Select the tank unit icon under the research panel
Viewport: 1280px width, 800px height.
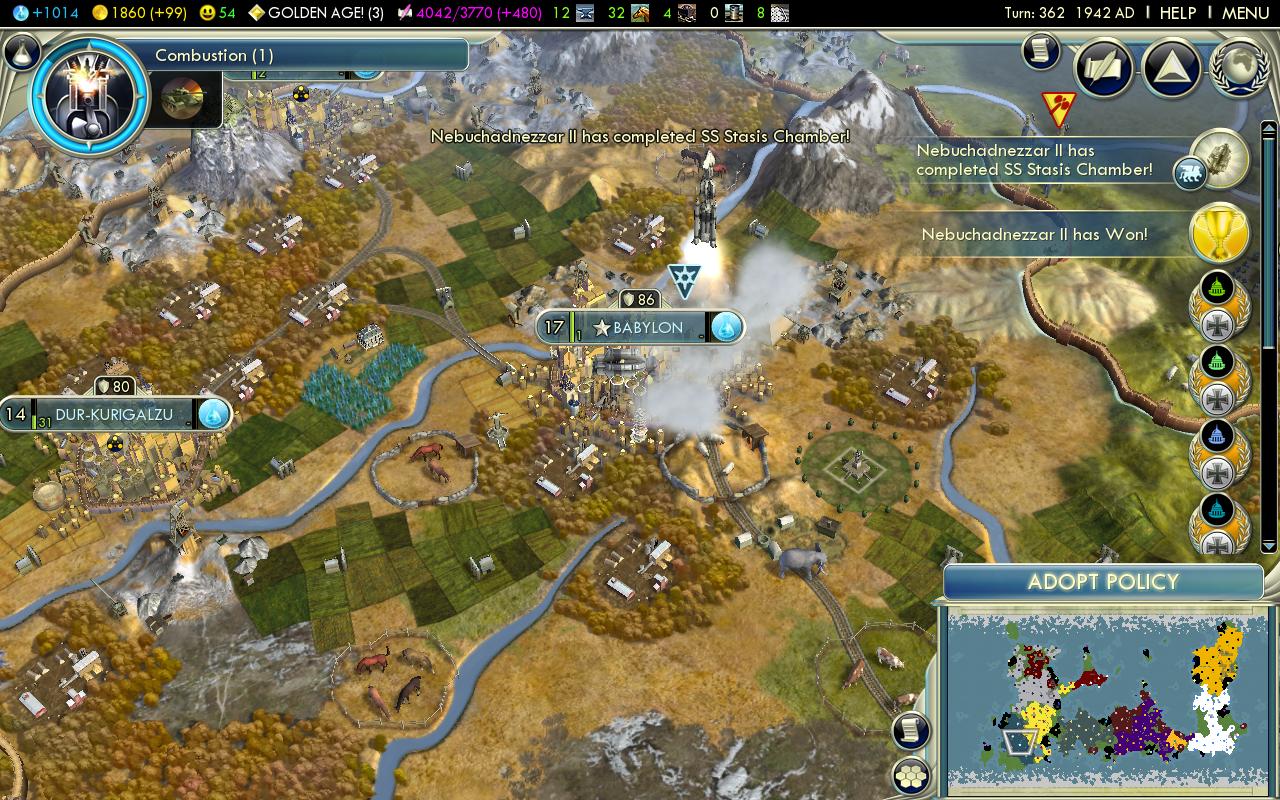pos(183,99)
